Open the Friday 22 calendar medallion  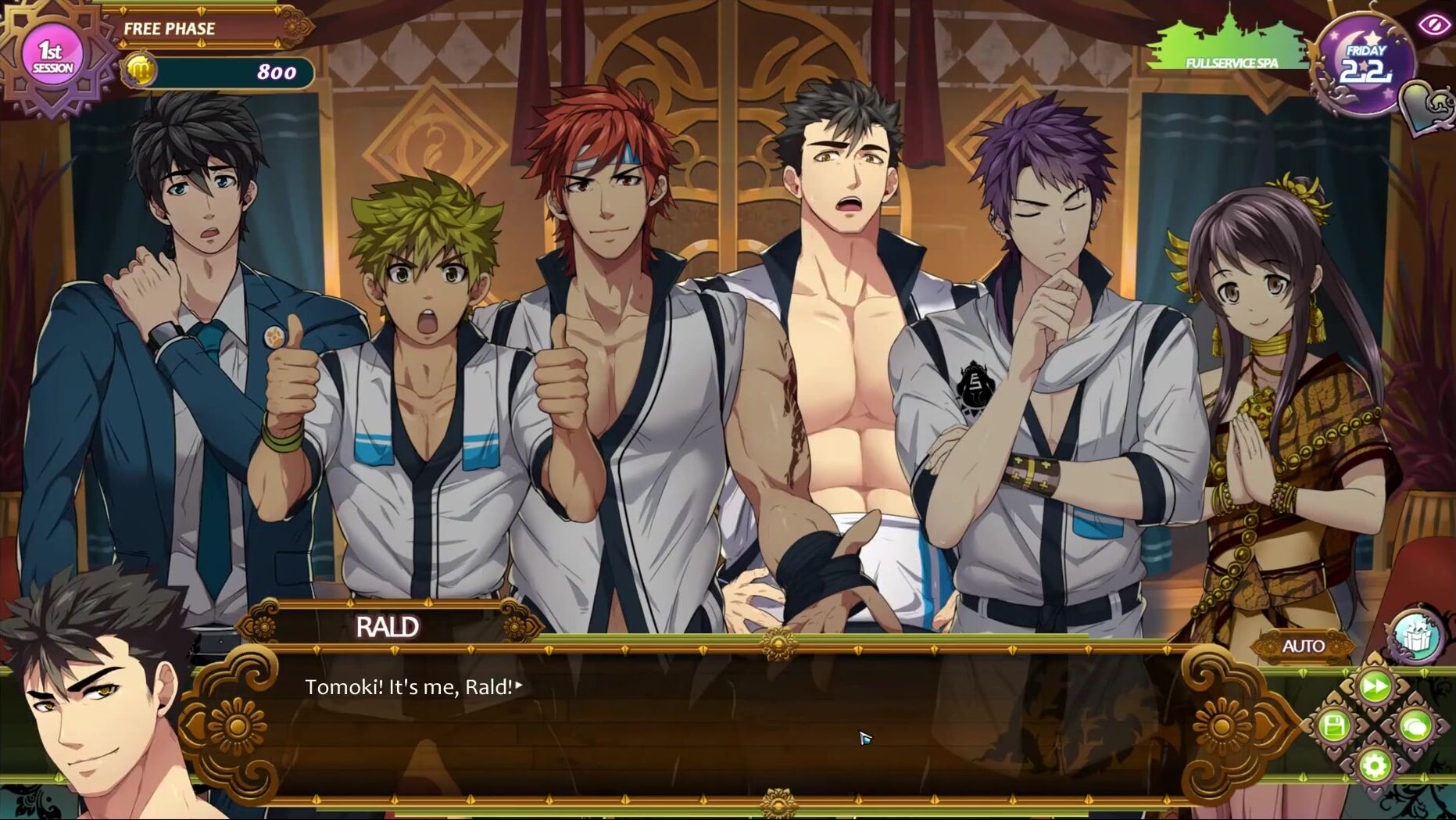[1365, 65]
